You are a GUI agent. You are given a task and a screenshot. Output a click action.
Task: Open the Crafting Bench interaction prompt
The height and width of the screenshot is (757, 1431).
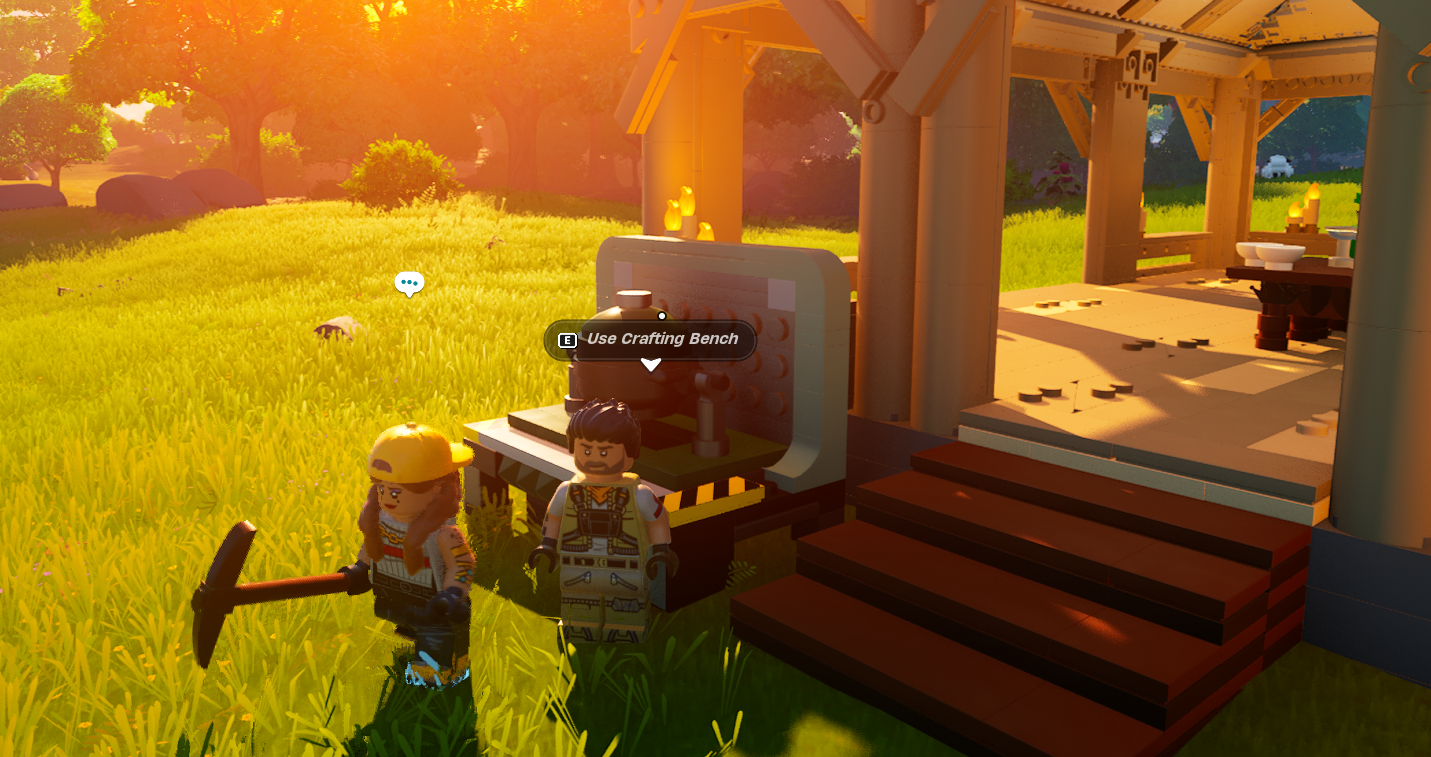(648, 340)
